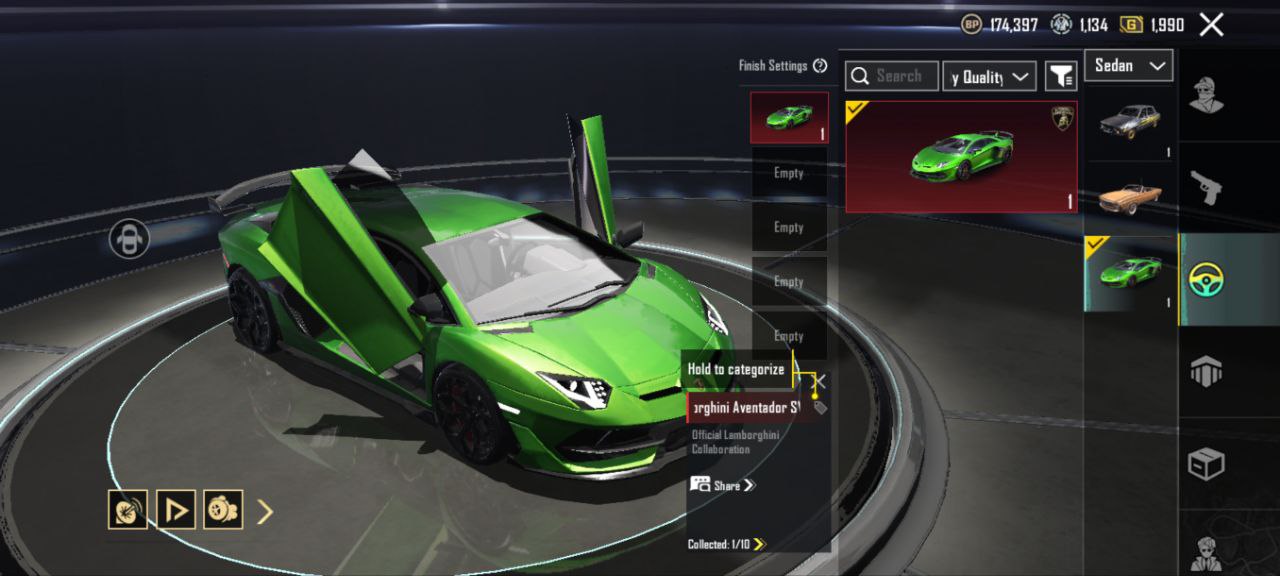Activate the play triangle preview button
1280x576 pixels.
click(176, 510)
